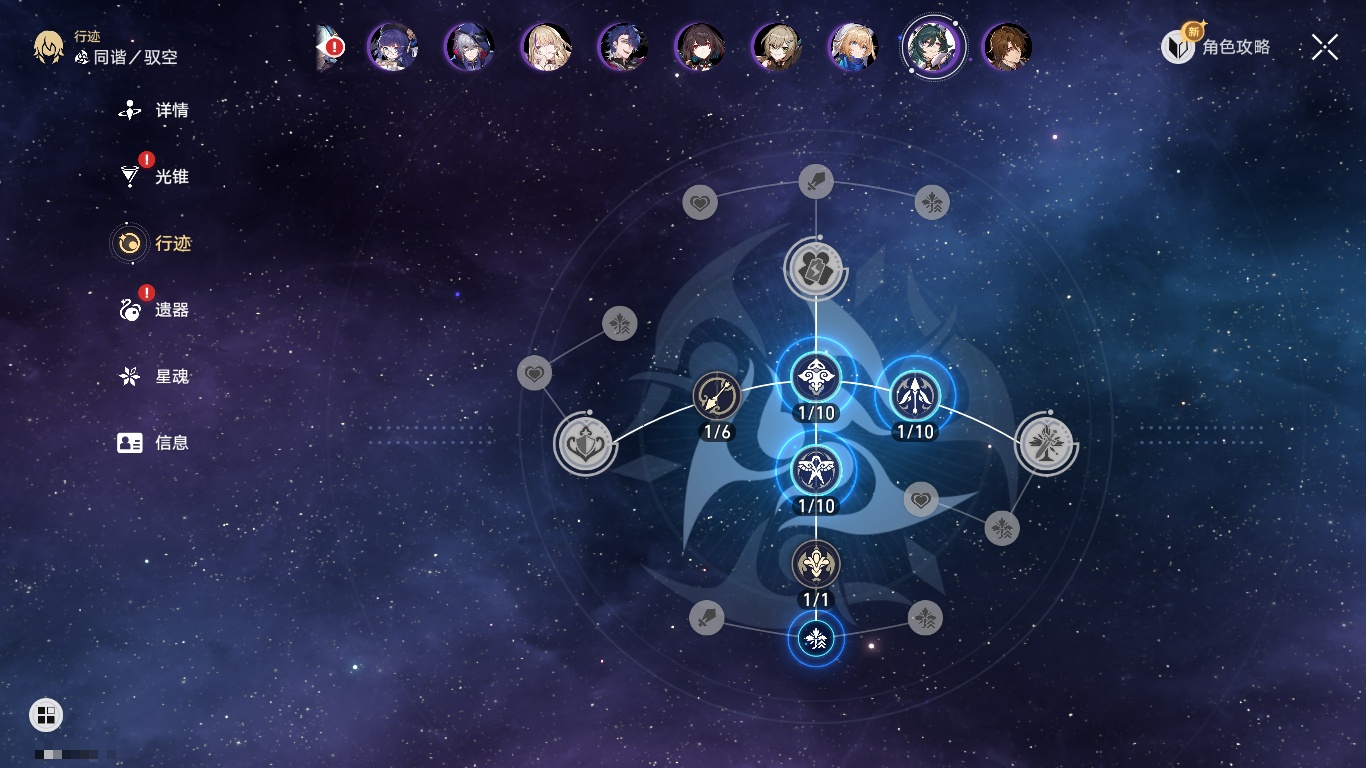This screenshot has height=768, width=1366.
Task: Click the previous character arrow with alert
Action: [x=329, y=47]
